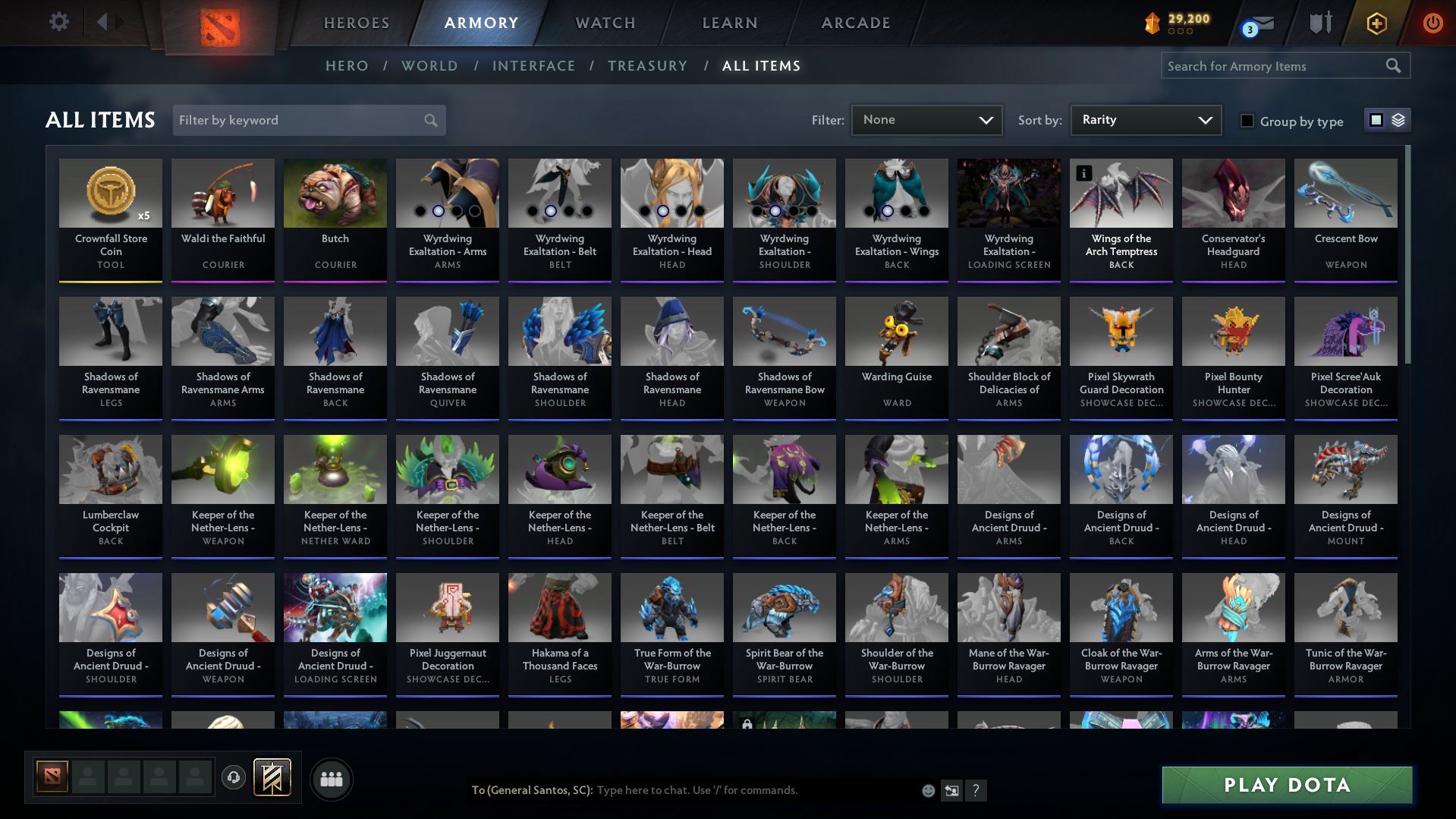
Task: Open the friends list people icon
Action: (x=331, y=779)
